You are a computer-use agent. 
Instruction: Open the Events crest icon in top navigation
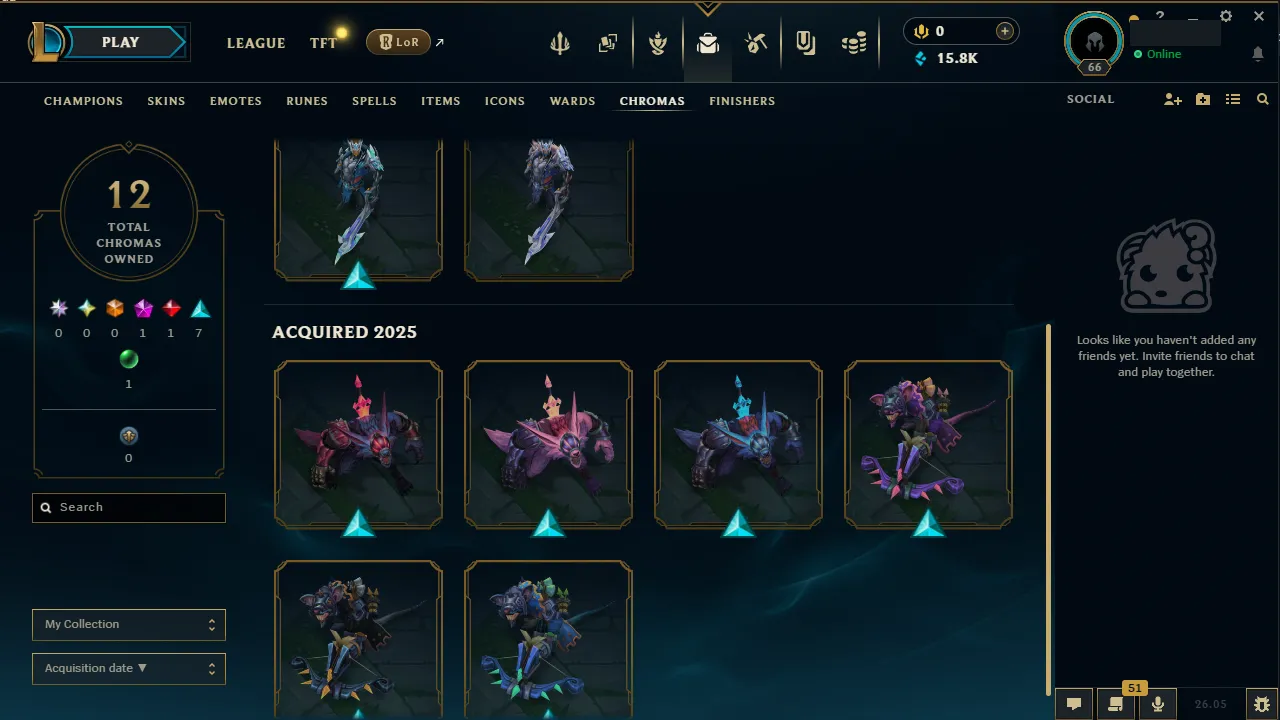(658, 42)
